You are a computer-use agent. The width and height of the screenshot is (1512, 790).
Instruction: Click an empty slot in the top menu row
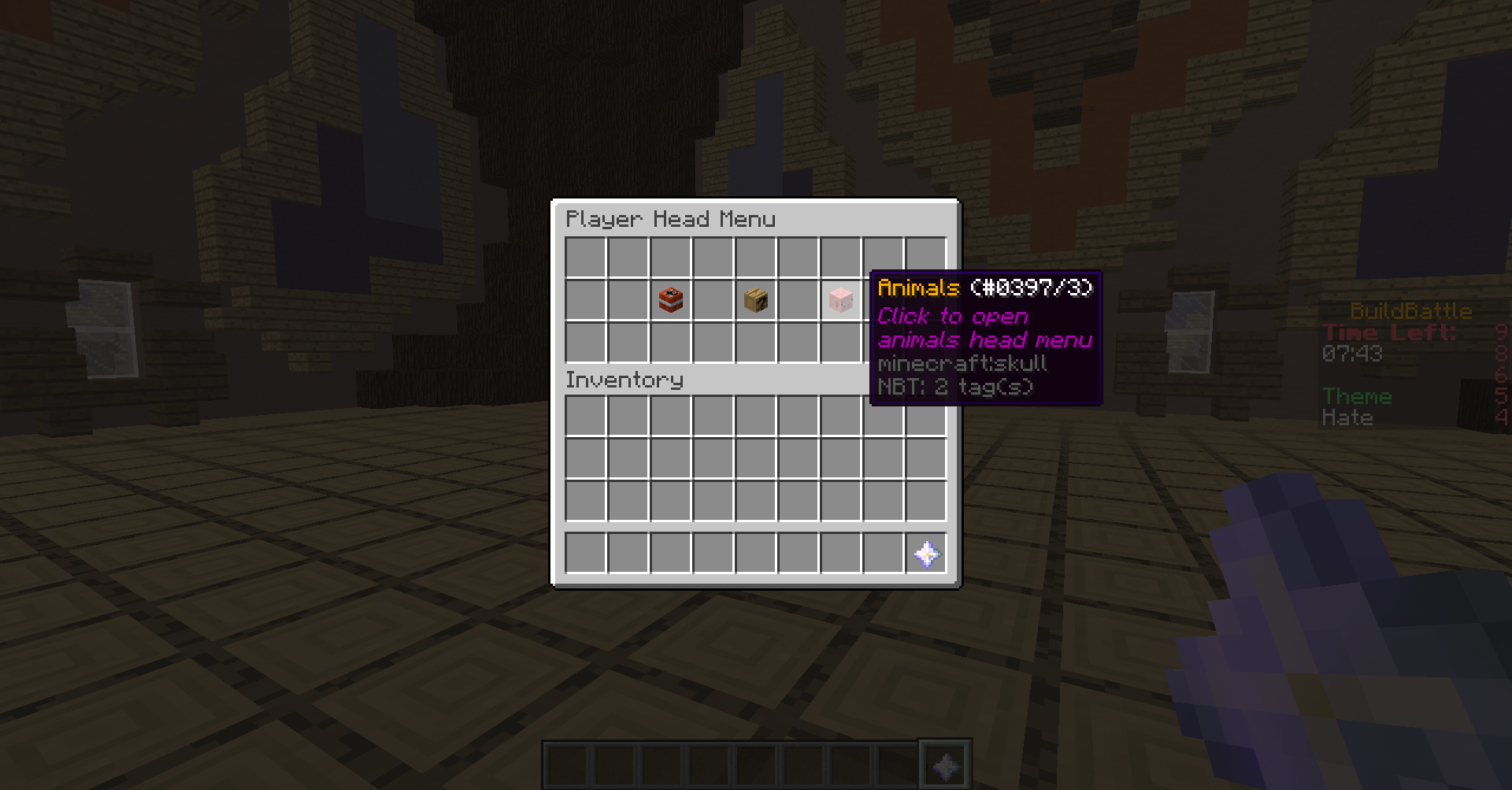tap(584, 257)
